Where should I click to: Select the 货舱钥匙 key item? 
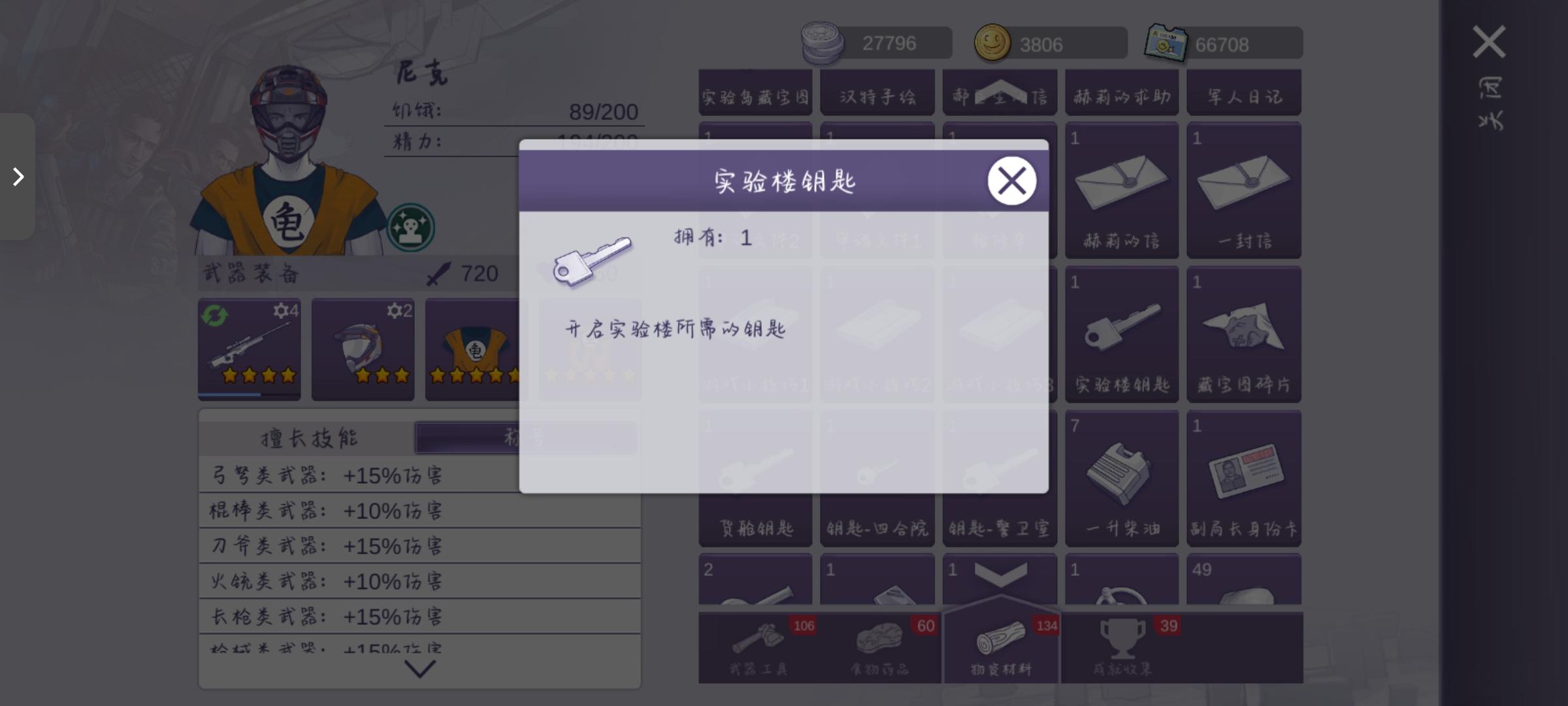[x=755, y=477]
